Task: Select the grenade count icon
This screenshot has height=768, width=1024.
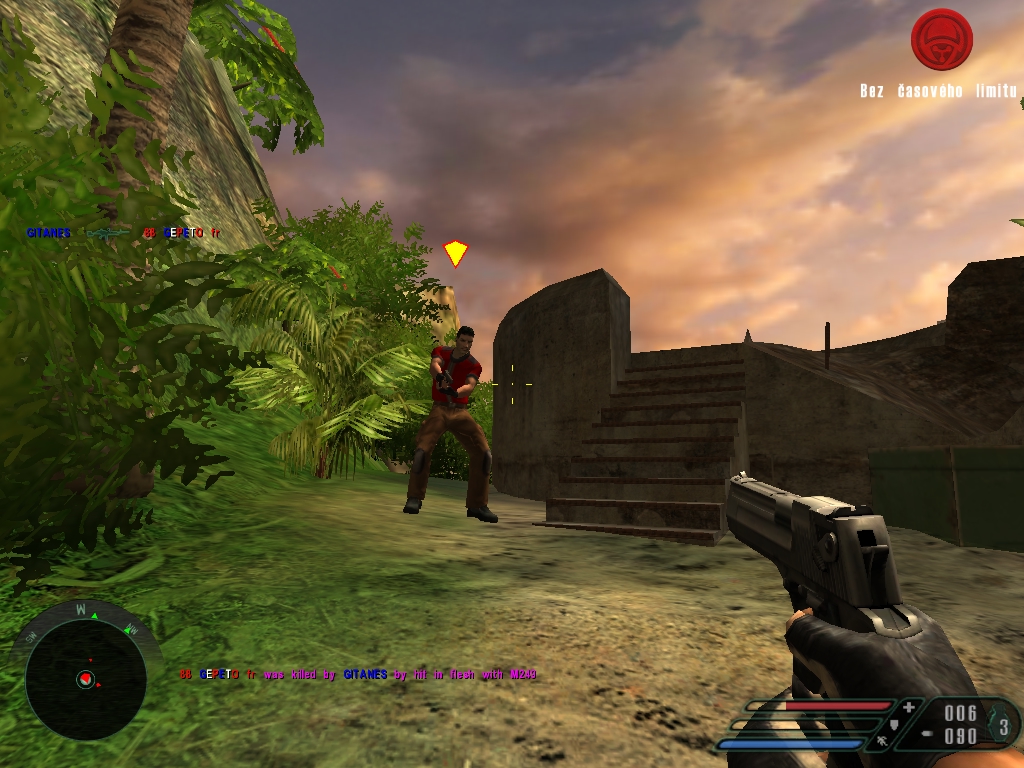Action: (1002, 723)
